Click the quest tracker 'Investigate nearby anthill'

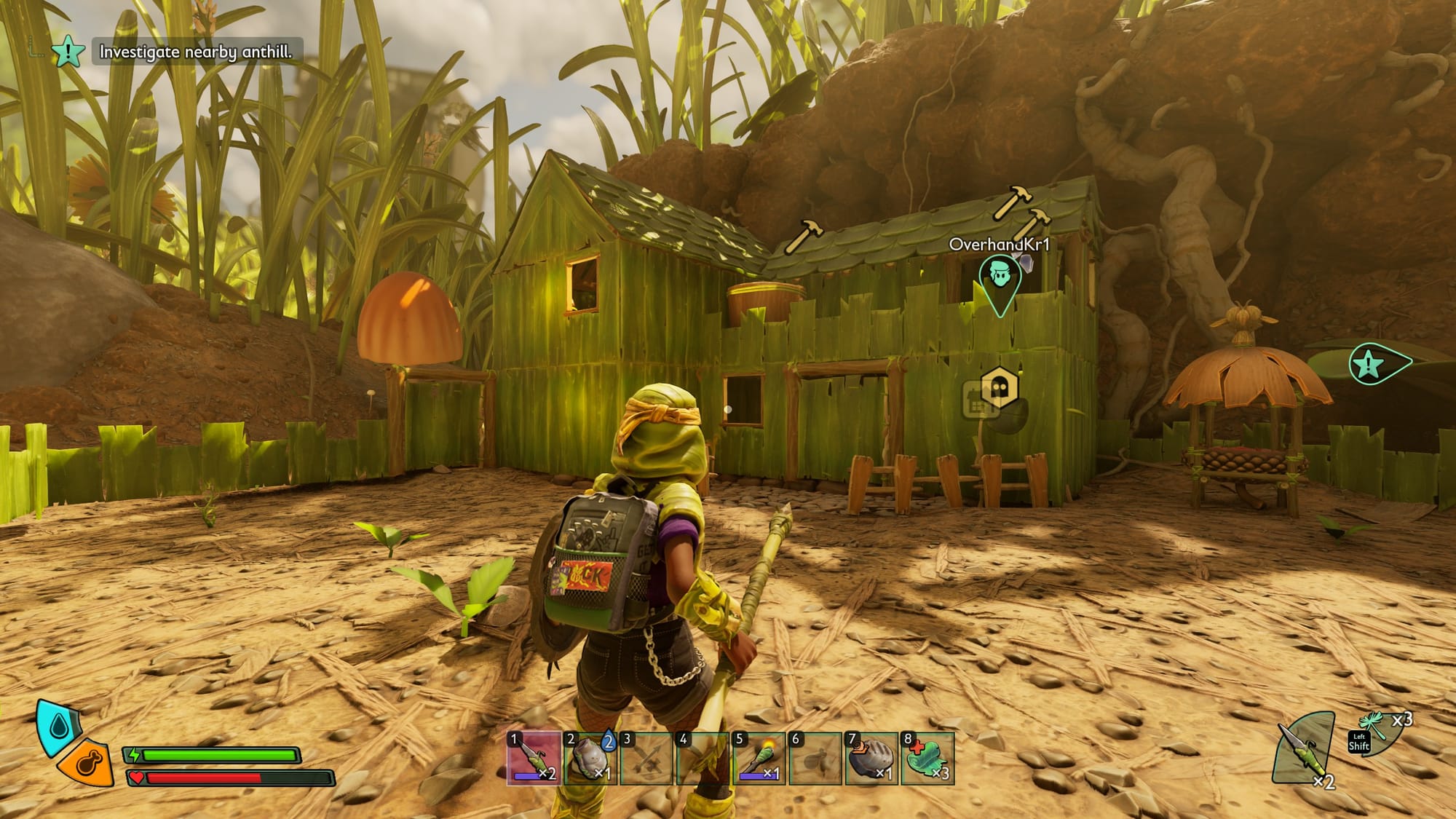195,52
